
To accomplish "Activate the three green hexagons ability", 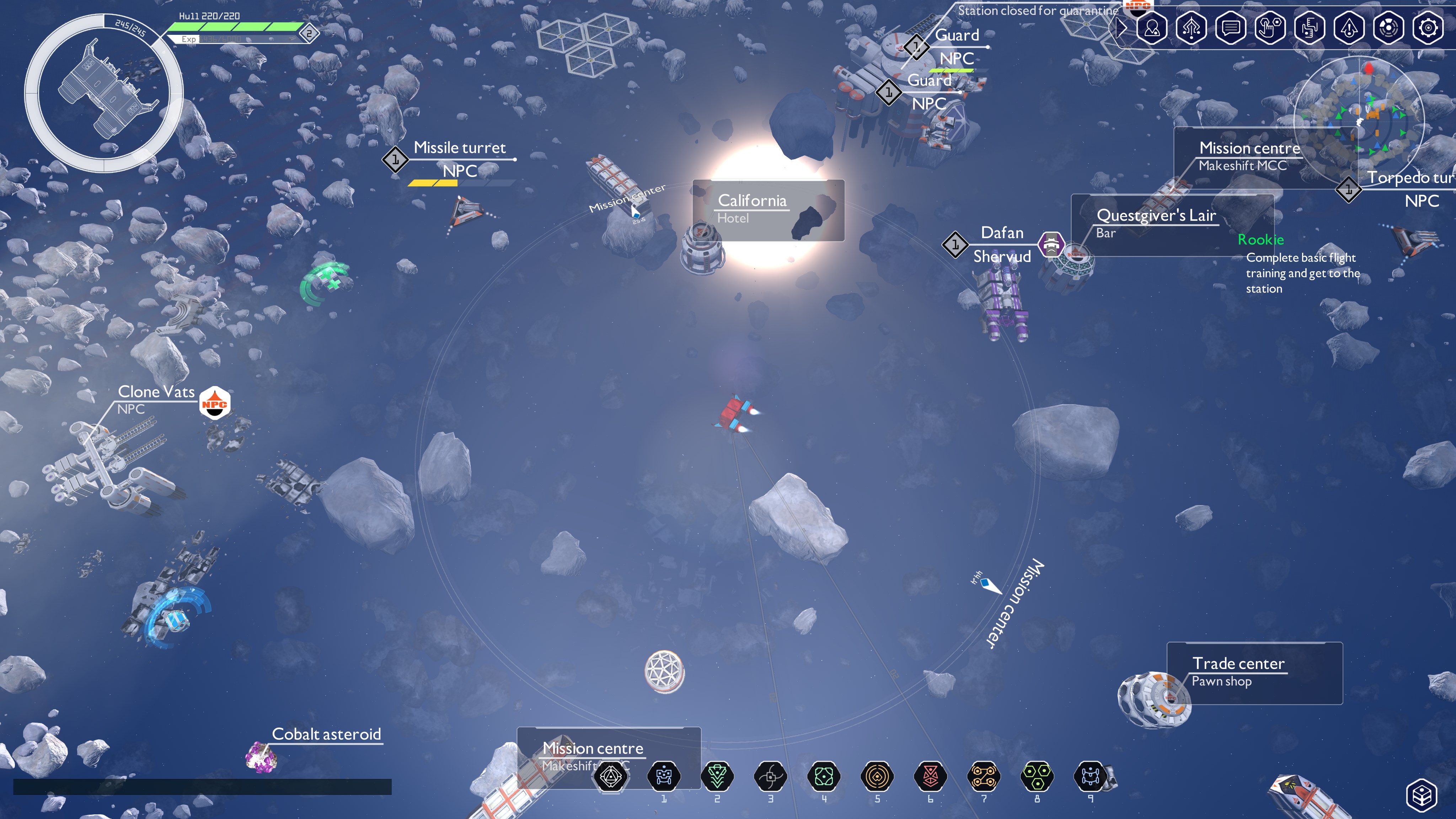I will [1037, 777].
